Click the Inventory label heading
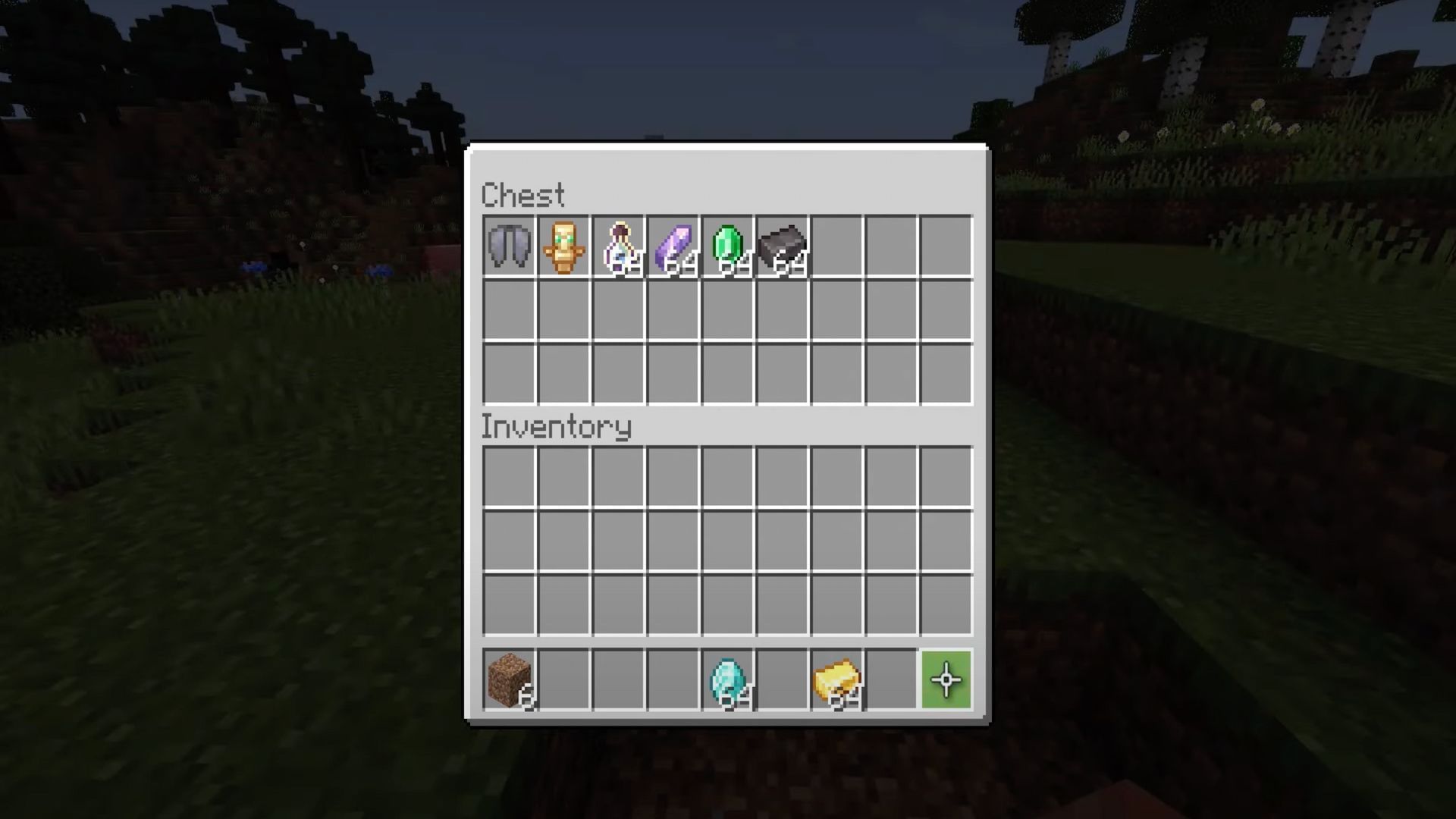 (x=557, y=426)
